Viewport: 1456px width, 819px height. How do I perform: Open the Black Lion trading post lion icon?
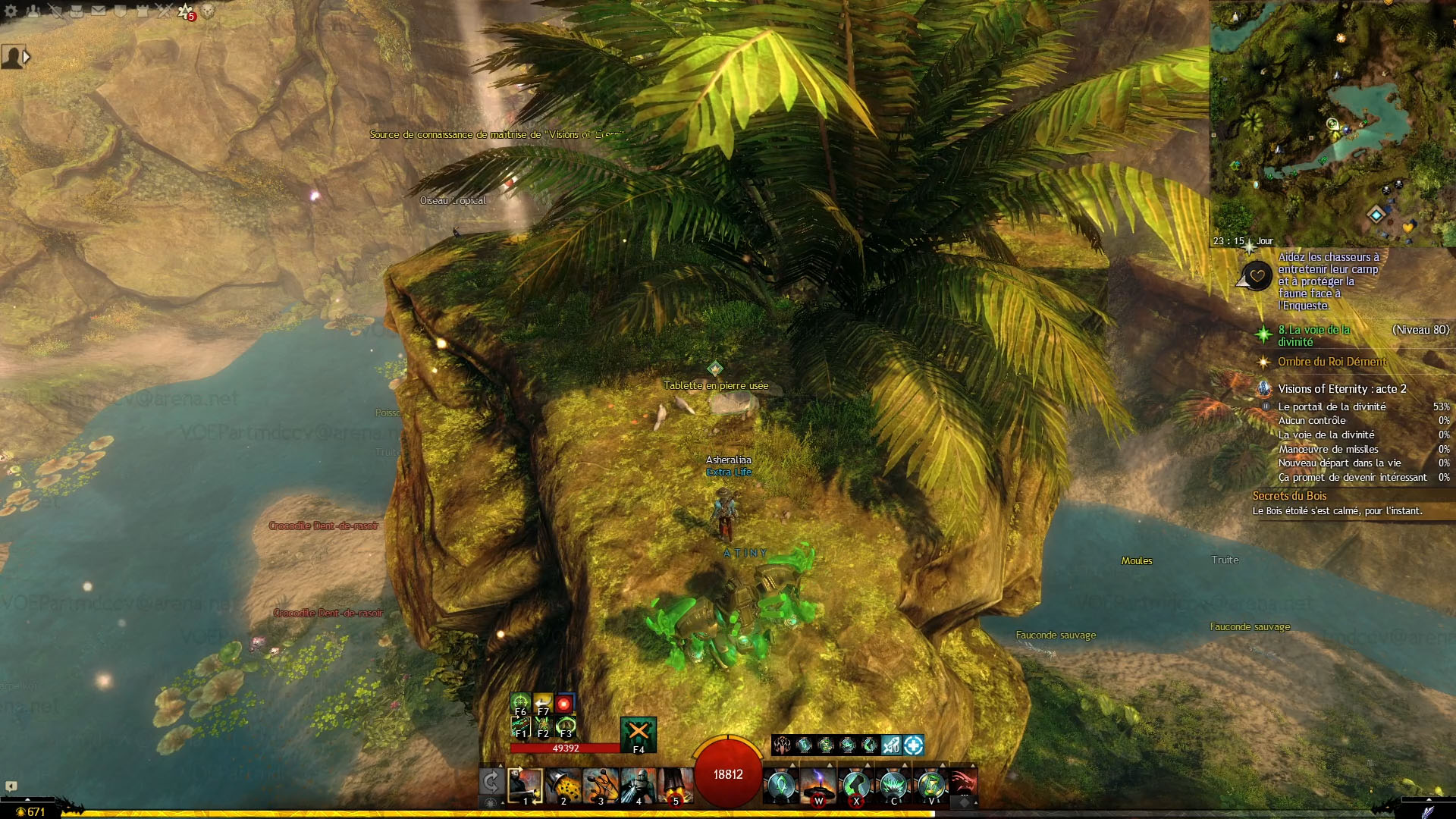pyautogui.click(x=208, y=11)
